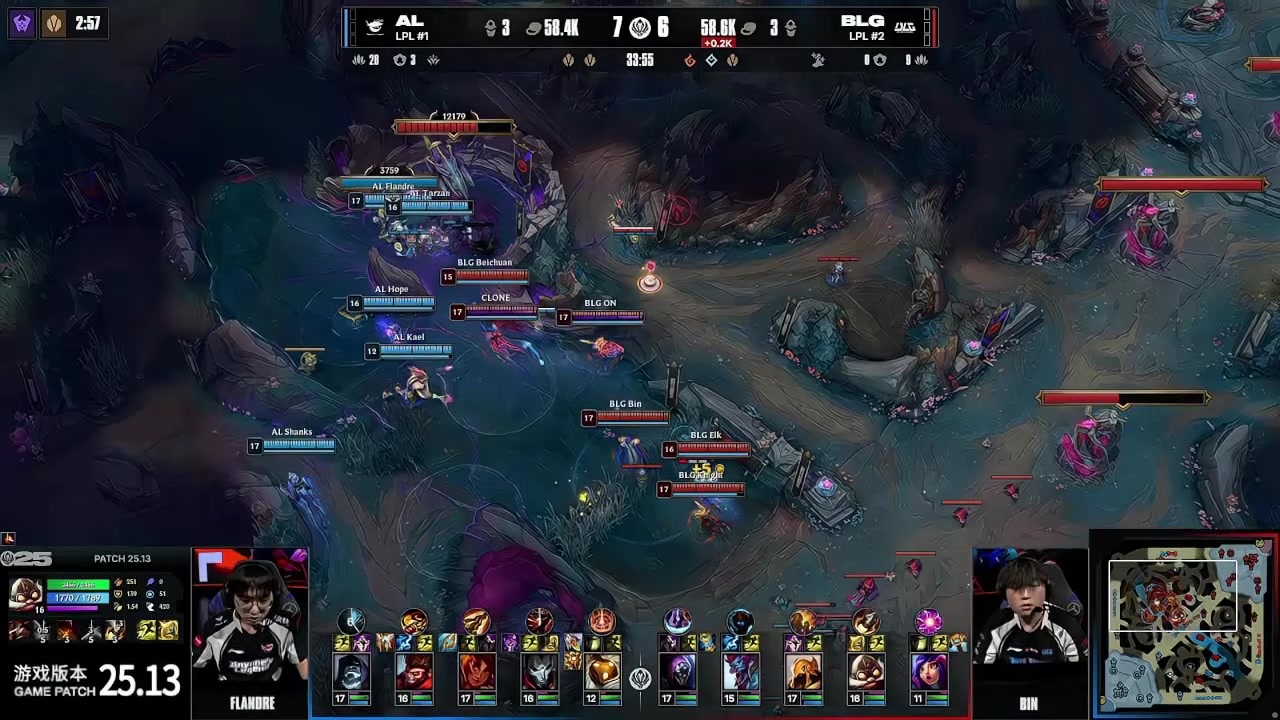Viewport: 1280px width, 720px height.
Task: Select the focused champion portrait beside the health bar
Action: click(25, 593)
